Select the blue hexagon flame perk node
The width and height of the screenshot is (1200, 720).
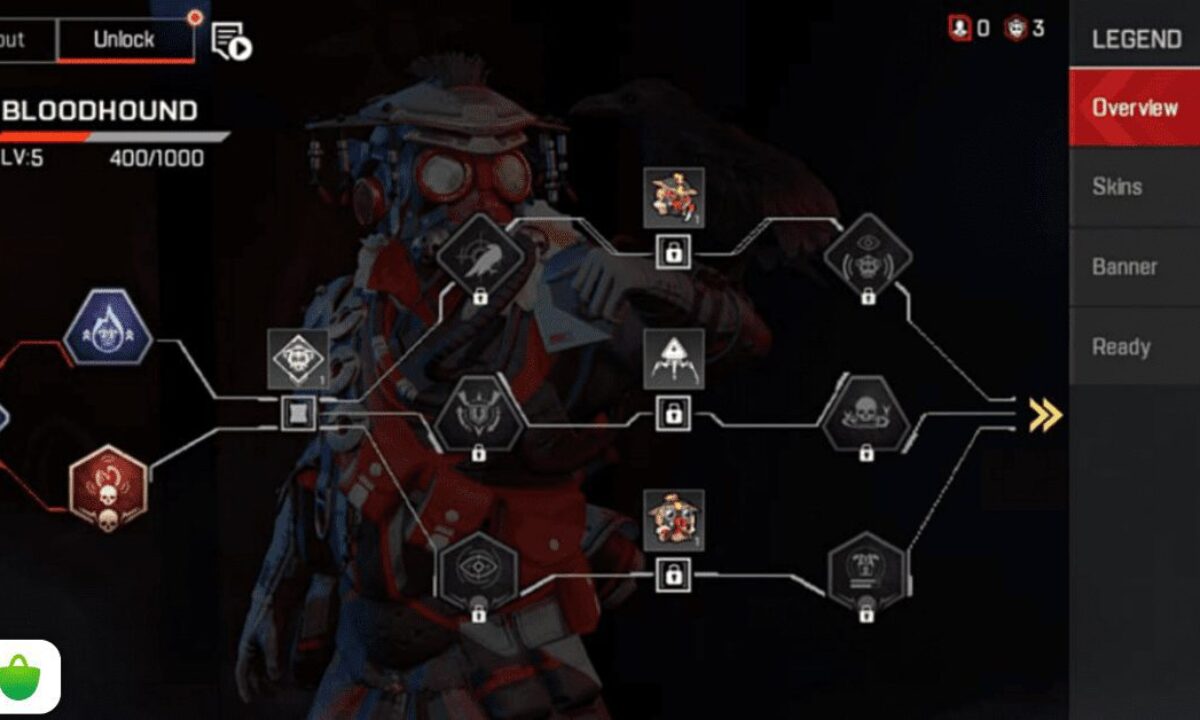pos(108,328)
